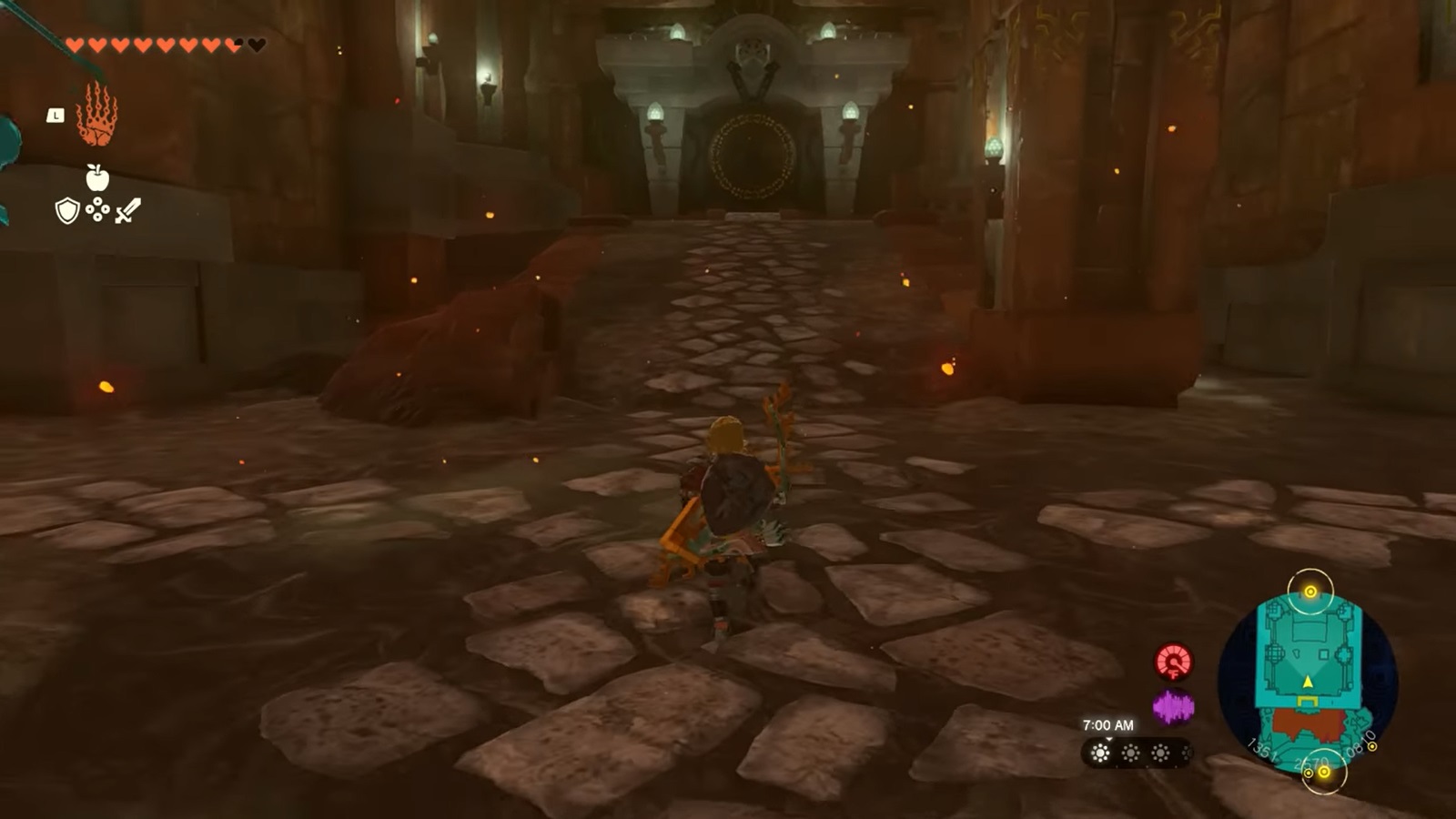
Task: Click the apple food item icon
Action: point(97,177)
